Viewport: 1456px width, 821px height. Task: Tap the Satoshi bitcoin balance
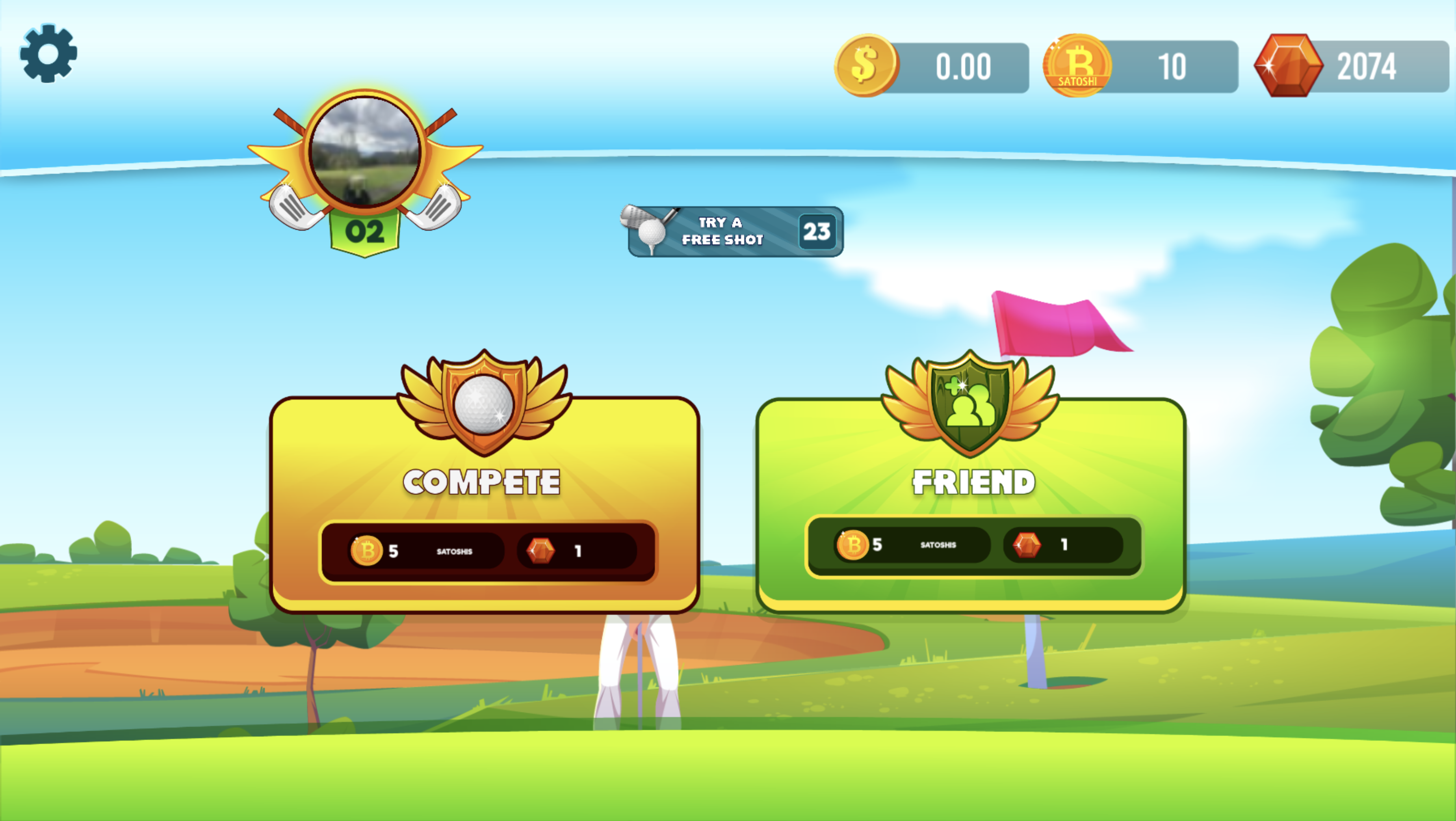(1141, 67)
